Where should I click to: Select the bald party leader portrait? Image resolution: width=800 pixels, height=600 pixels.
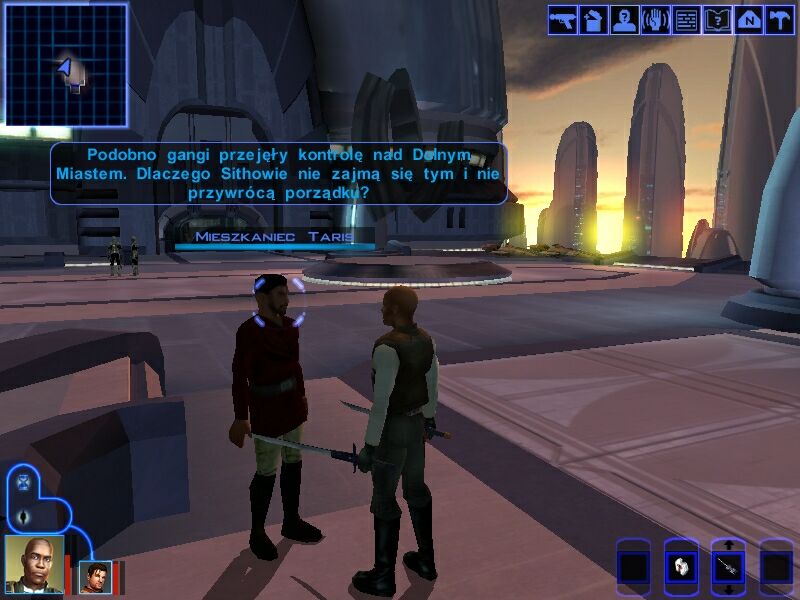coord(34,565)
